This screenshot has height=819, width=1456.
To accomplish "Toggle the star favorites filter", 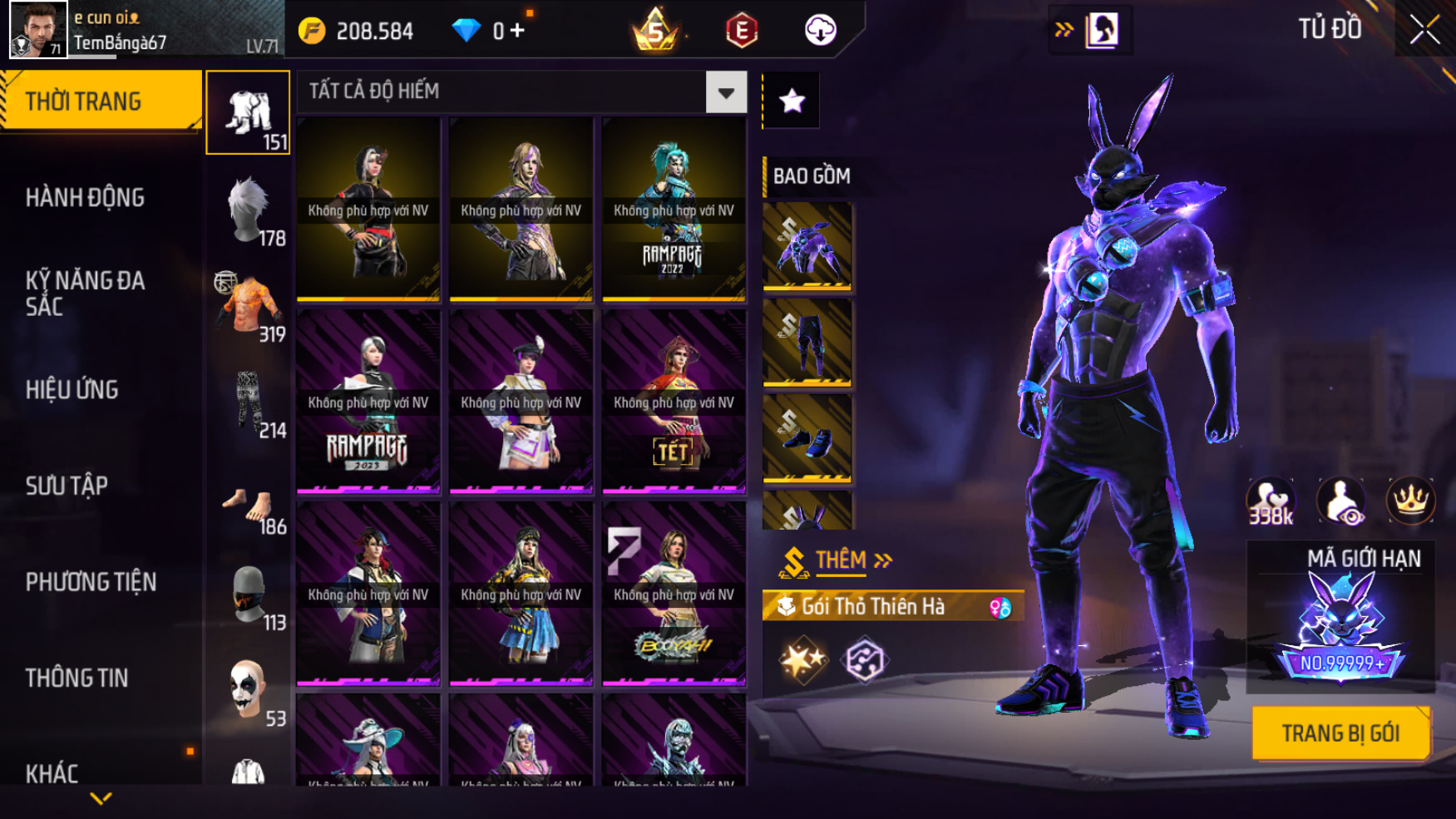I will click(x=792, y=101).
